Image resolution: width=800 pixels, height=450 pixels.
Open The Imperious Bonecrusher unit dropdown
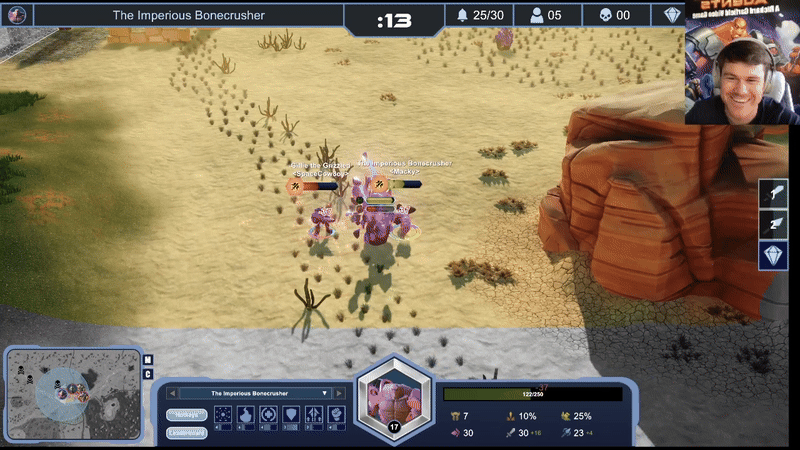pyautogui.click(x=323, y=393)
